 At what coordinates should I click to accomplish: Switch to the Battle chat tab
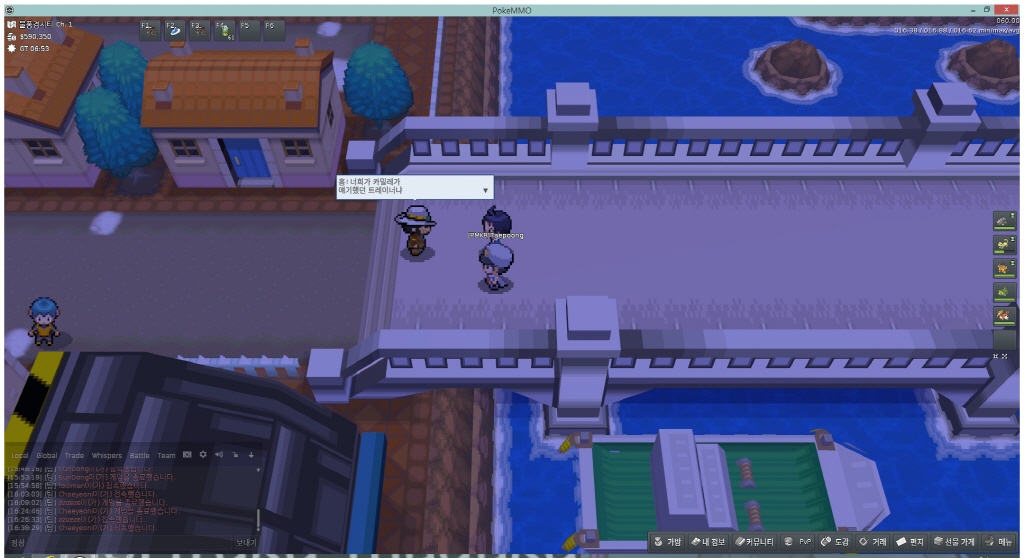coord(139,455)
